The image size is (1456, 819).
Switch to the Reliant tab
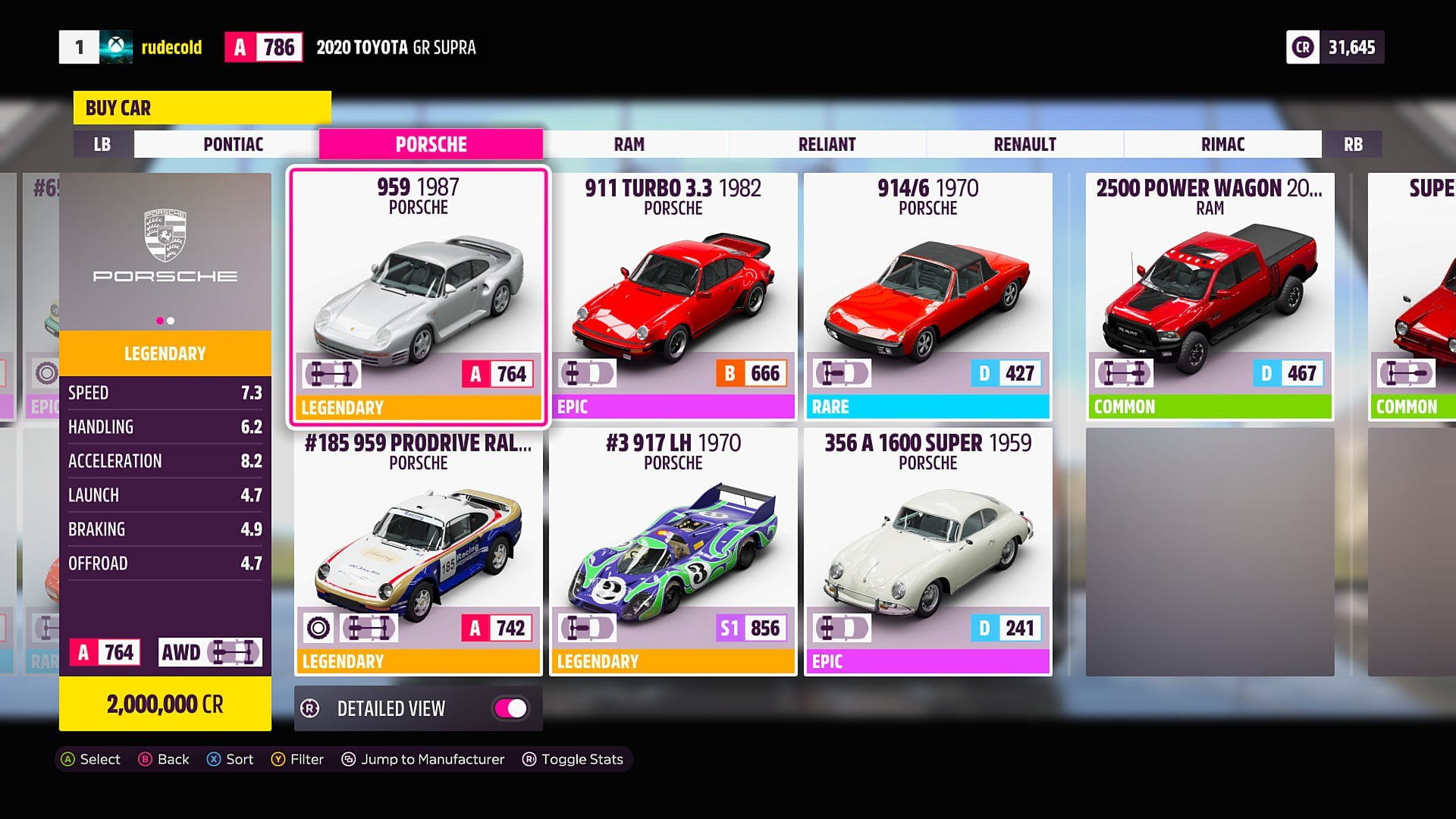pyautogui.click(x=827, y=144)
